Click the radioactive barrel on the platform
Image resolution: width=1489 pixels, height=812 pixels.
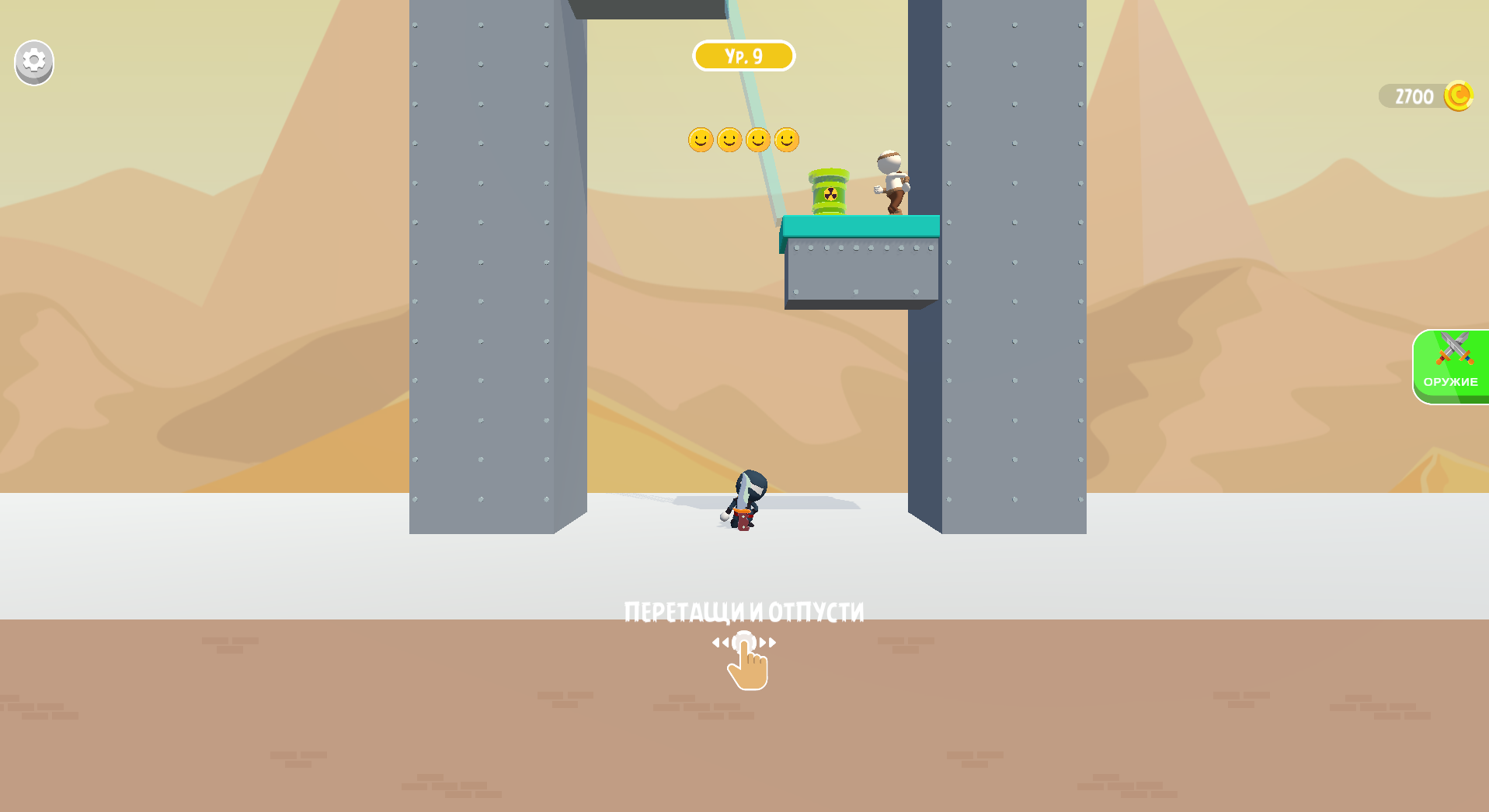[828, 193]
